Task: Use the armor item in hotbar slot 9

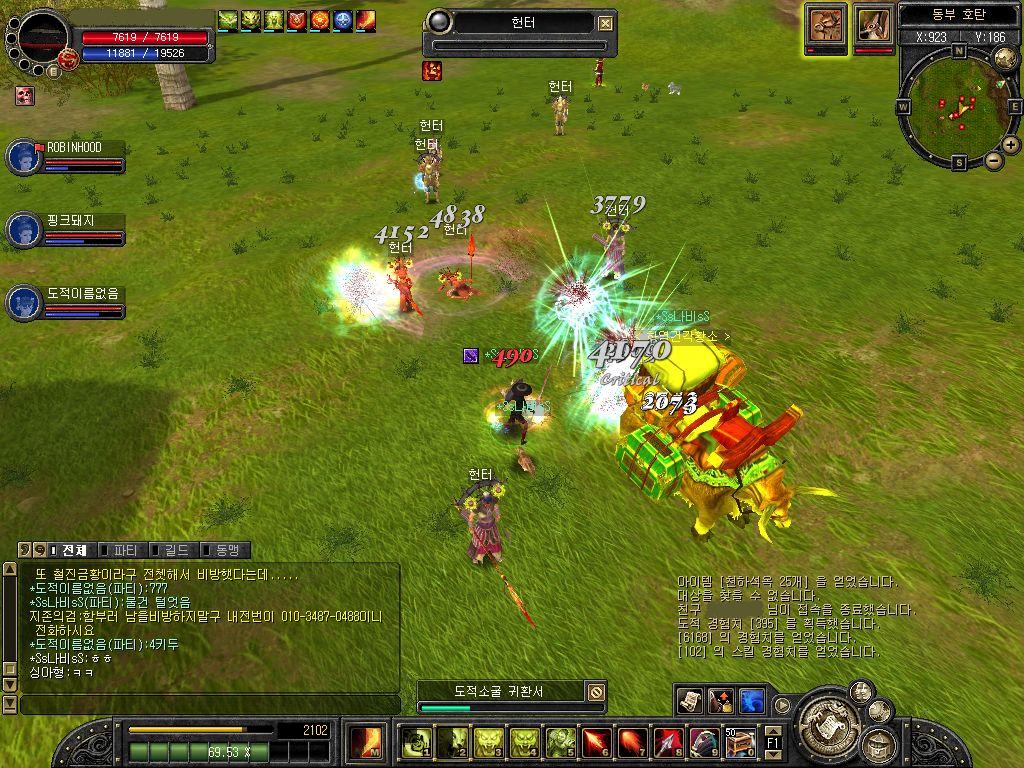Action: 704,742
